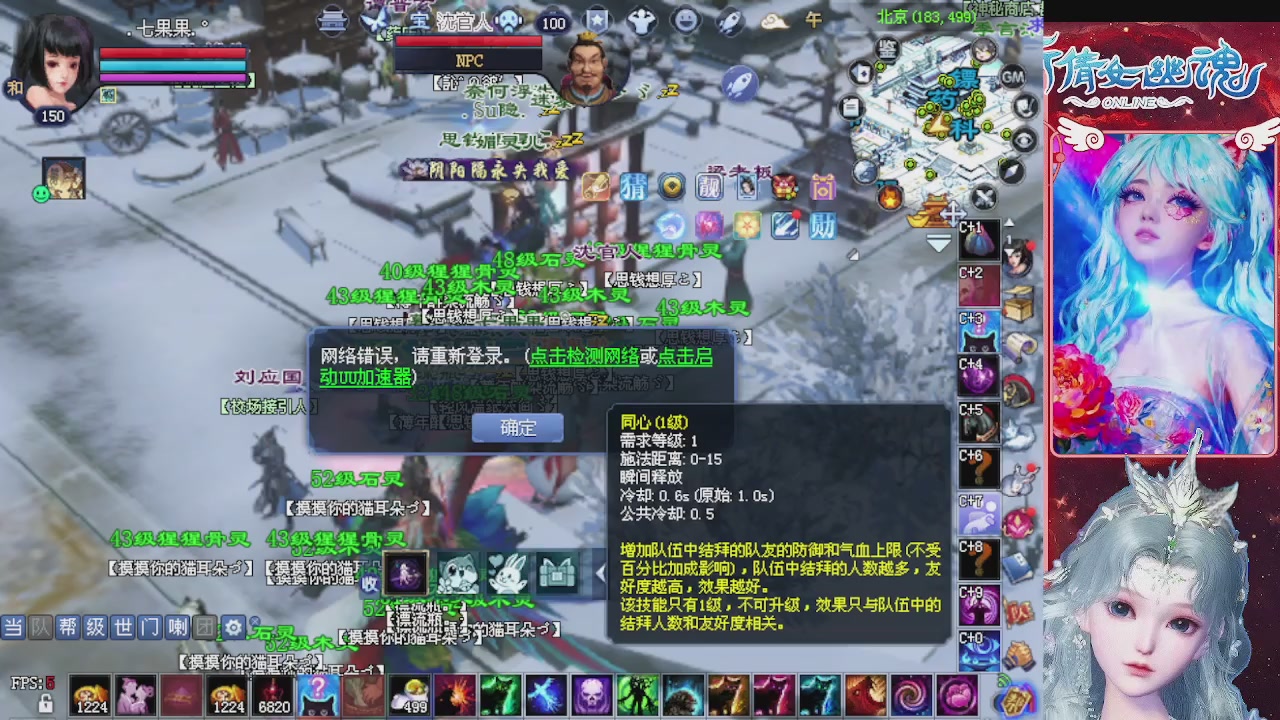Switch to the 当 chat channel tab
Screen dimensions: 1280x720
(13, 626)
